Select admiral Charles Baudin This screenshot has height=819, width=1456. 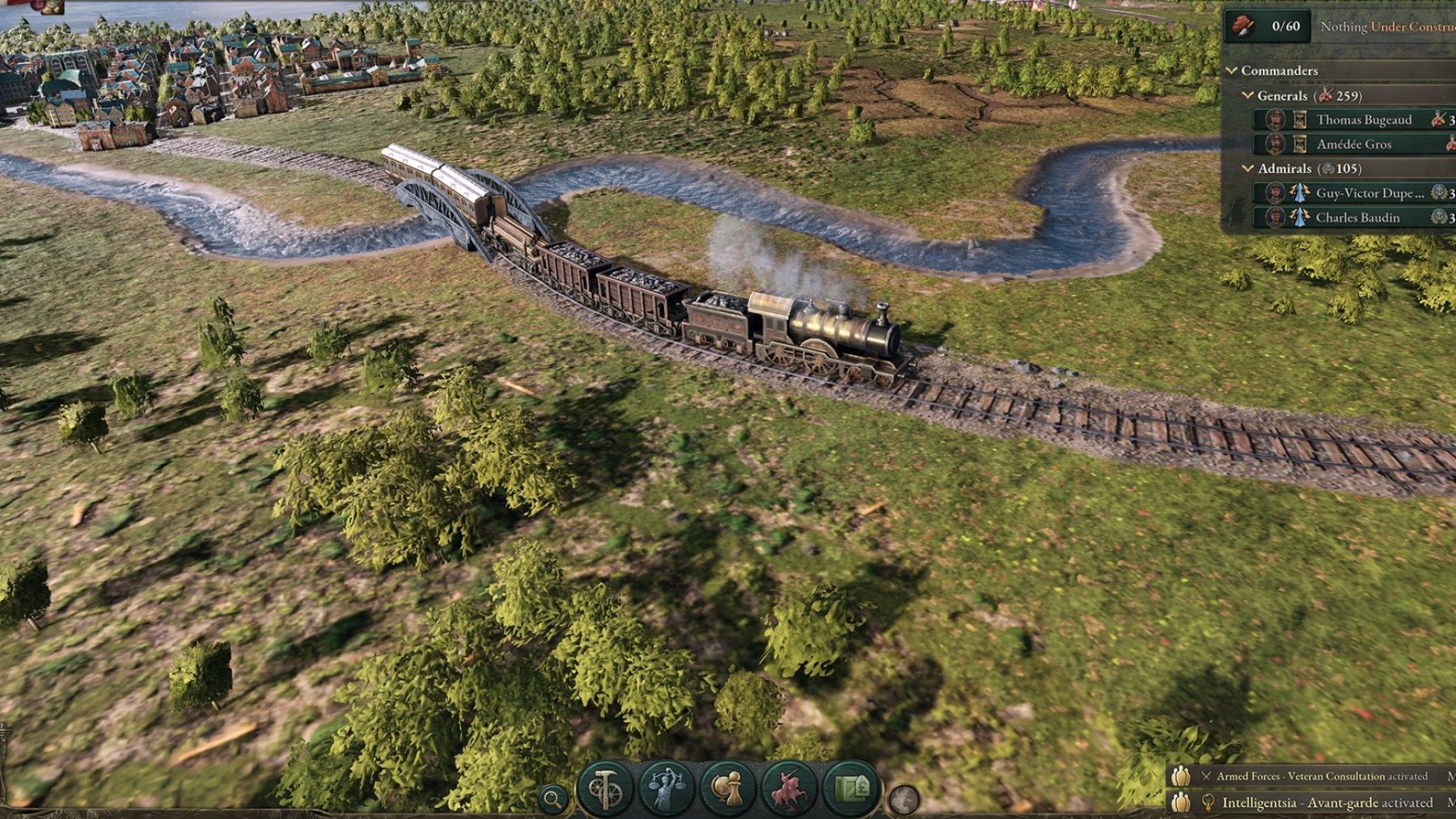point(1357,217)
